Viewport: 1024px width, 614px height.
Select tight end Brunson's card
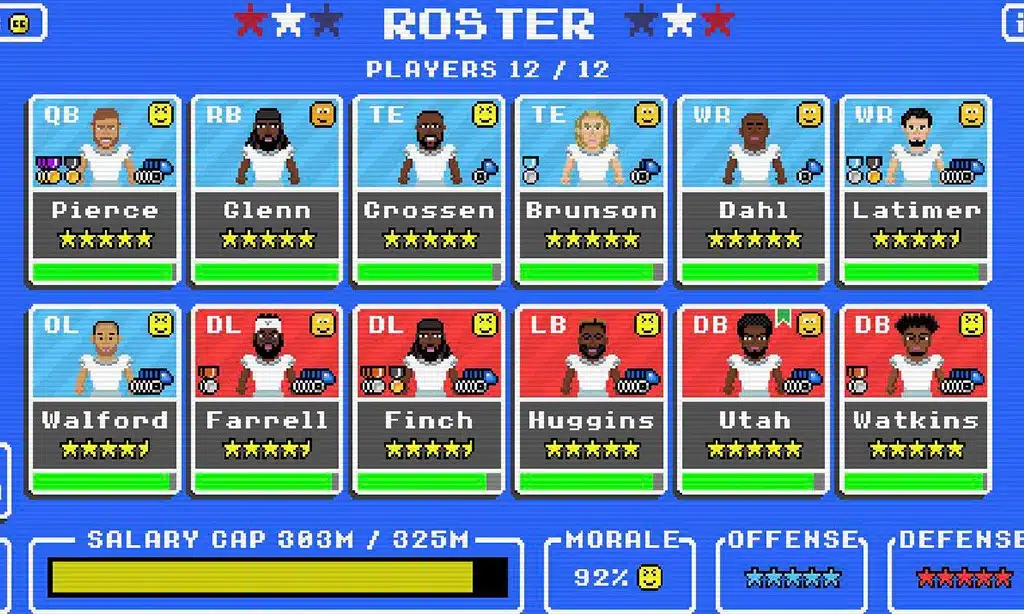tap(591, 190)
